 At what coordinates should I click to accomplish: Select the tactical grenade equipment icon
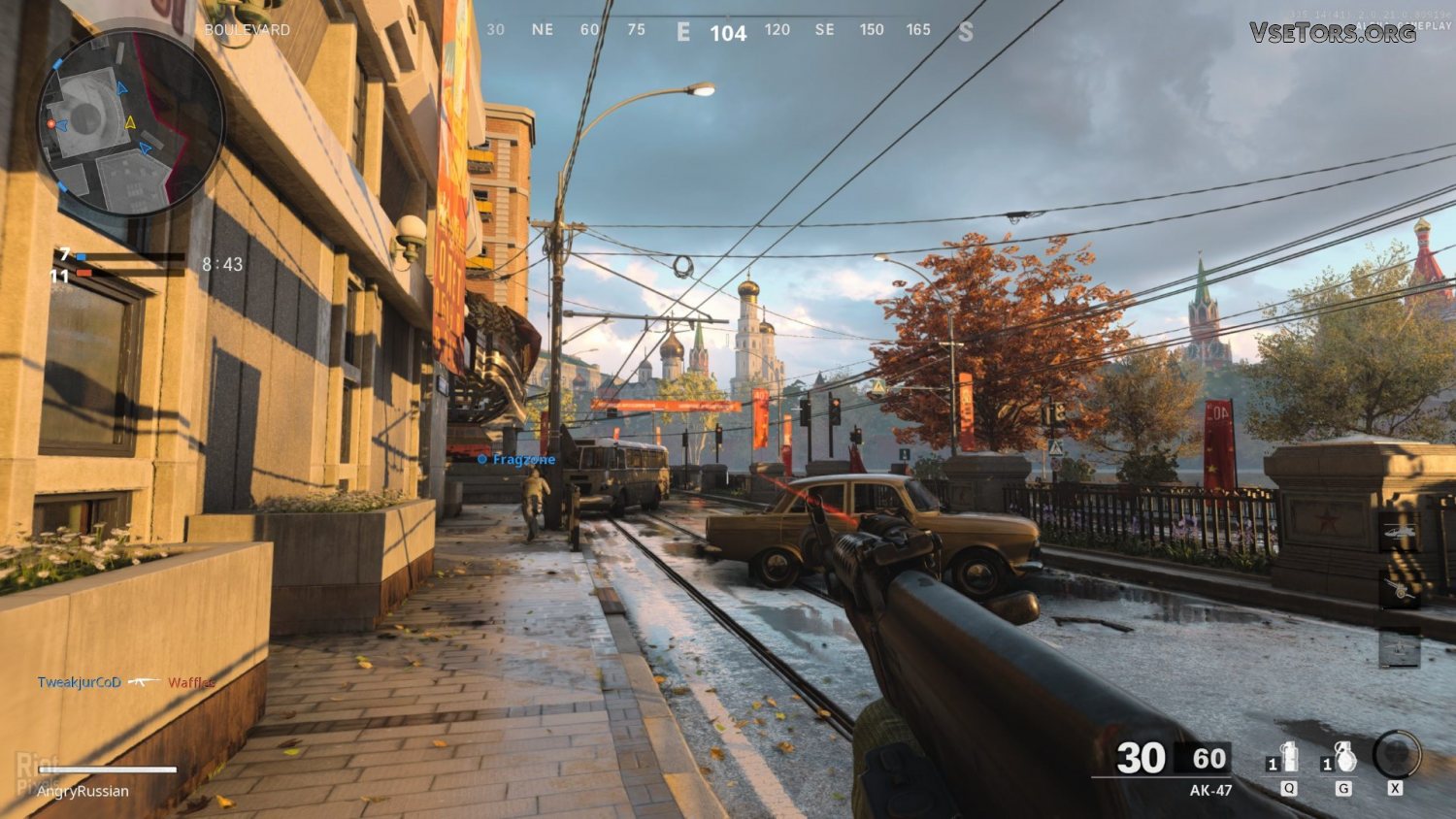pos(1288,757)
